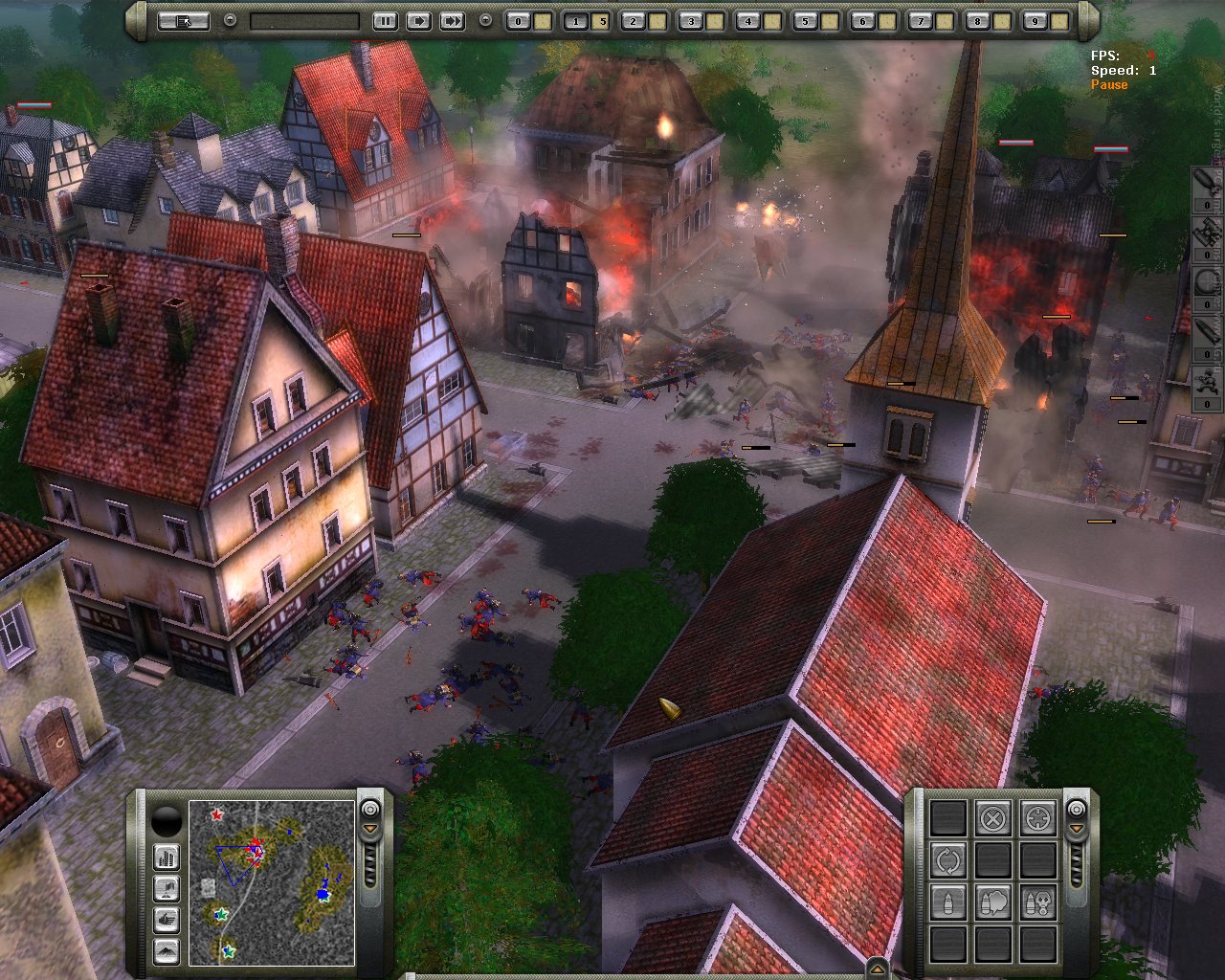Click the pause game speed button
This screenshot has width=1225, height=980.
[385, 20]
